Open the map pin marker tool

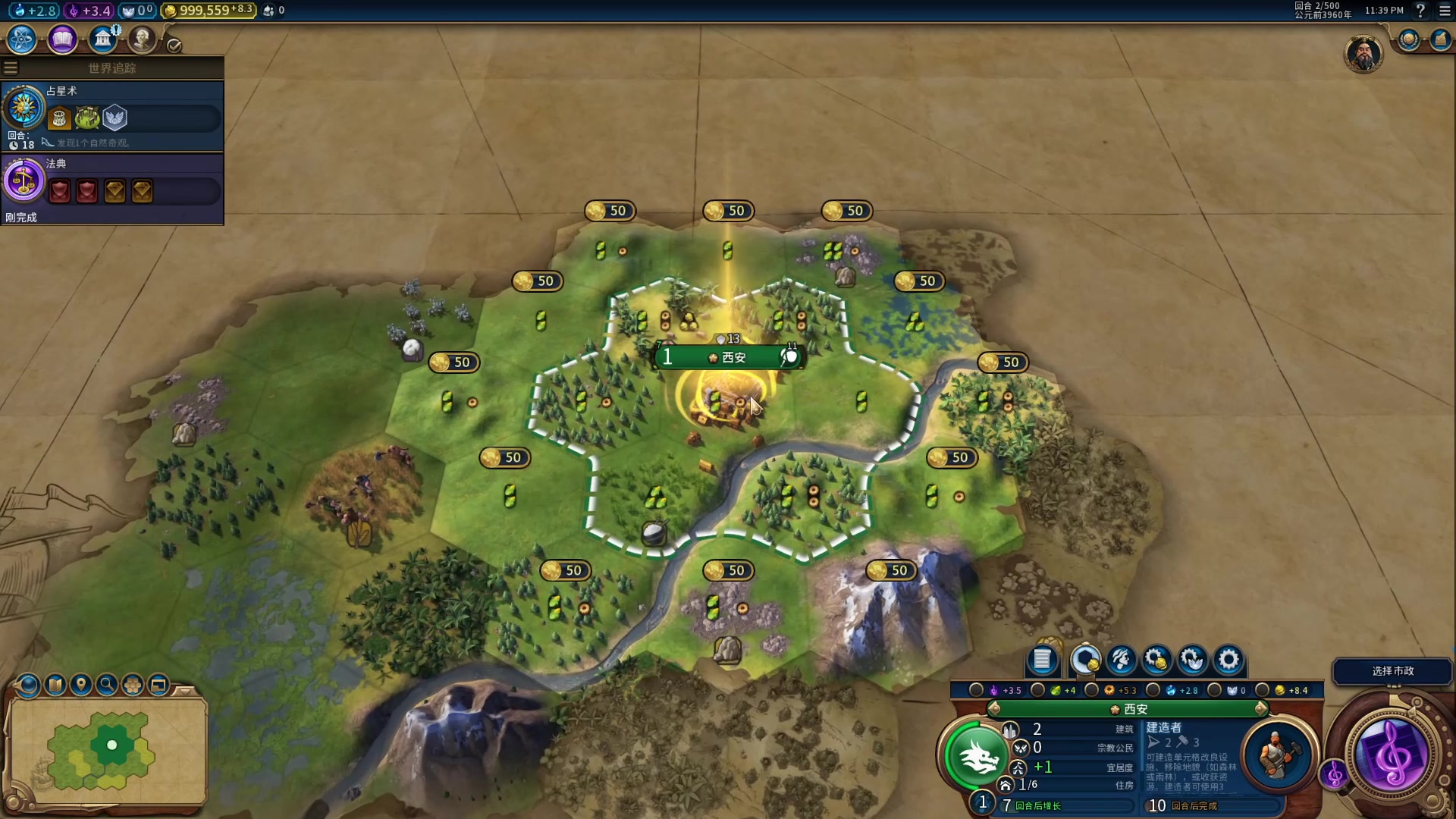[81, 686]
